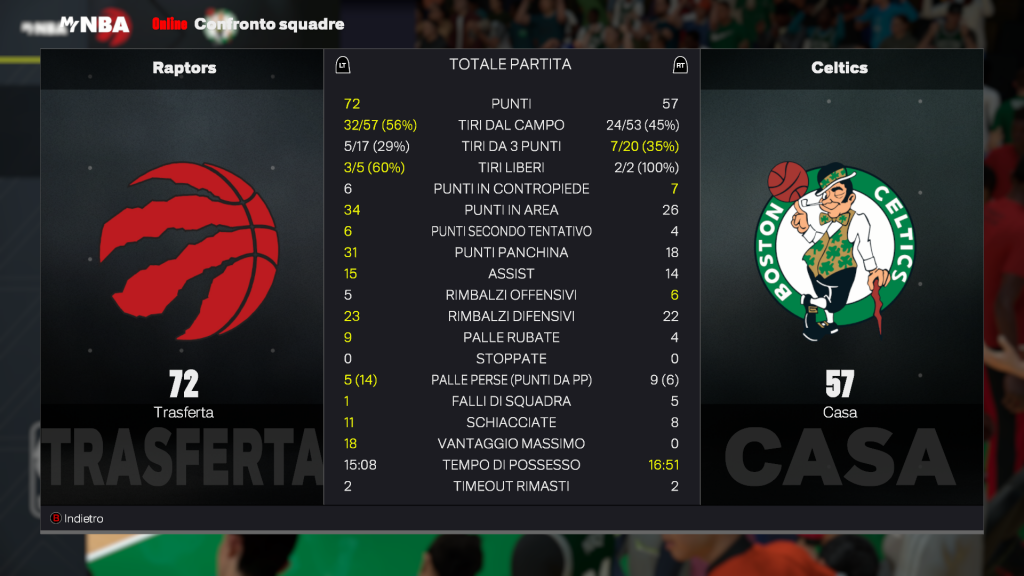Go back using the Indietro option
The height and width of the screenshot is (576, 1024).
(x=78, y=519)
